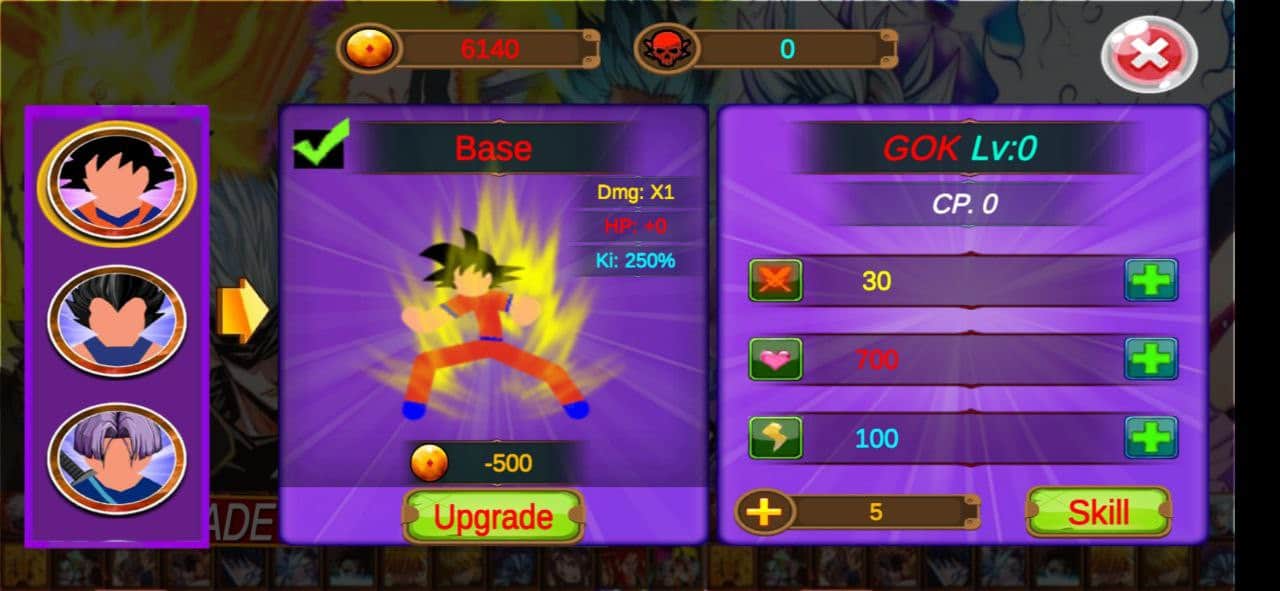Increase the attack stat with its plus button

(1151, 280)
